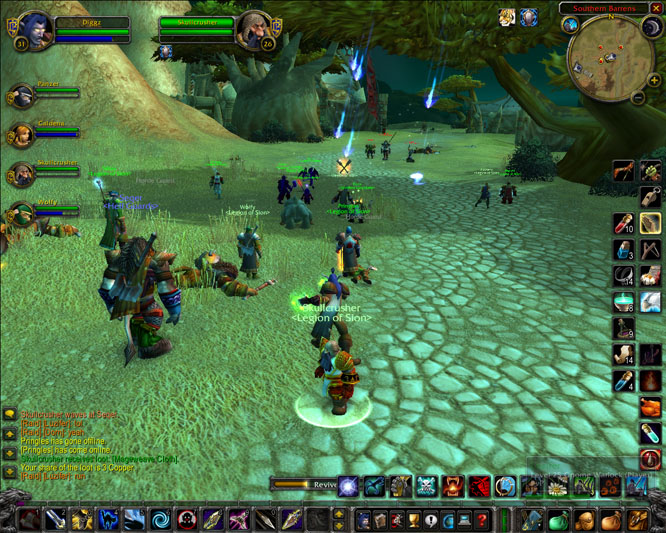Select the tiger aspect buff icon
The width and height of the screenshot is (666, 533).
pyautogui.click(x=508, y=17)
